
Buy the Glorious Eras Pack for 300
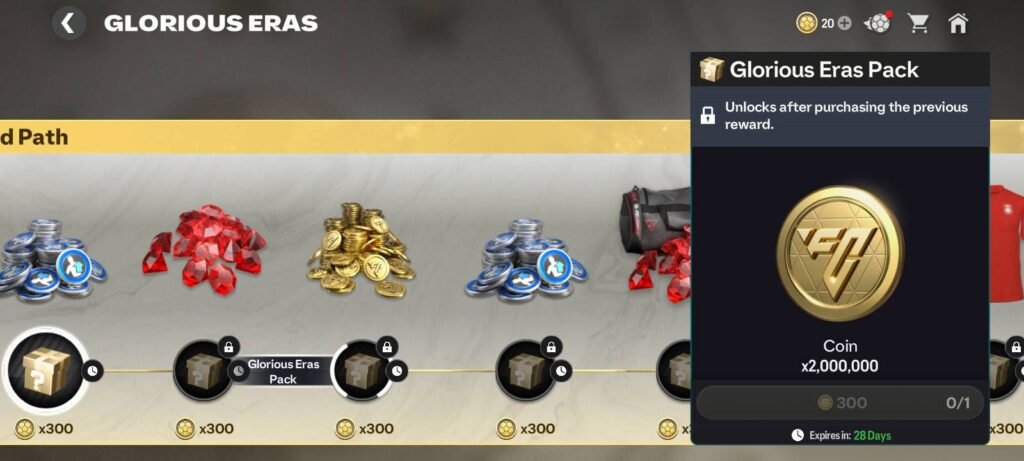840,403
